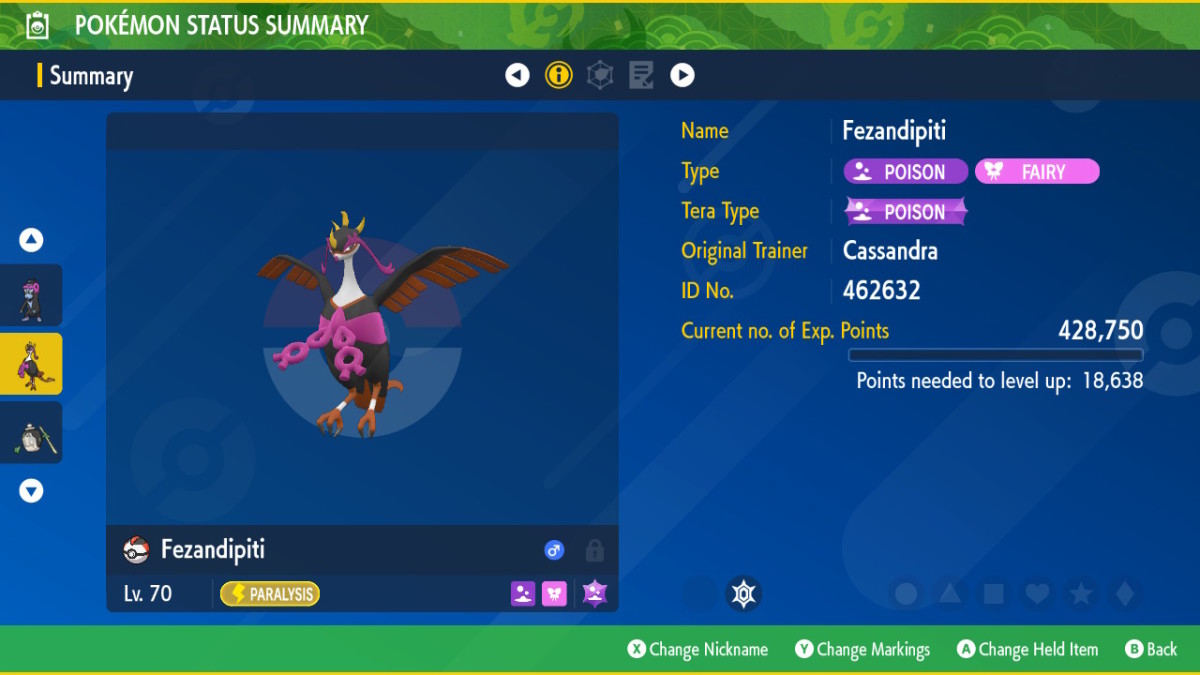1200x675 pixels.
Task: Go Back from the summary screen
Action: click(1151, 650)
